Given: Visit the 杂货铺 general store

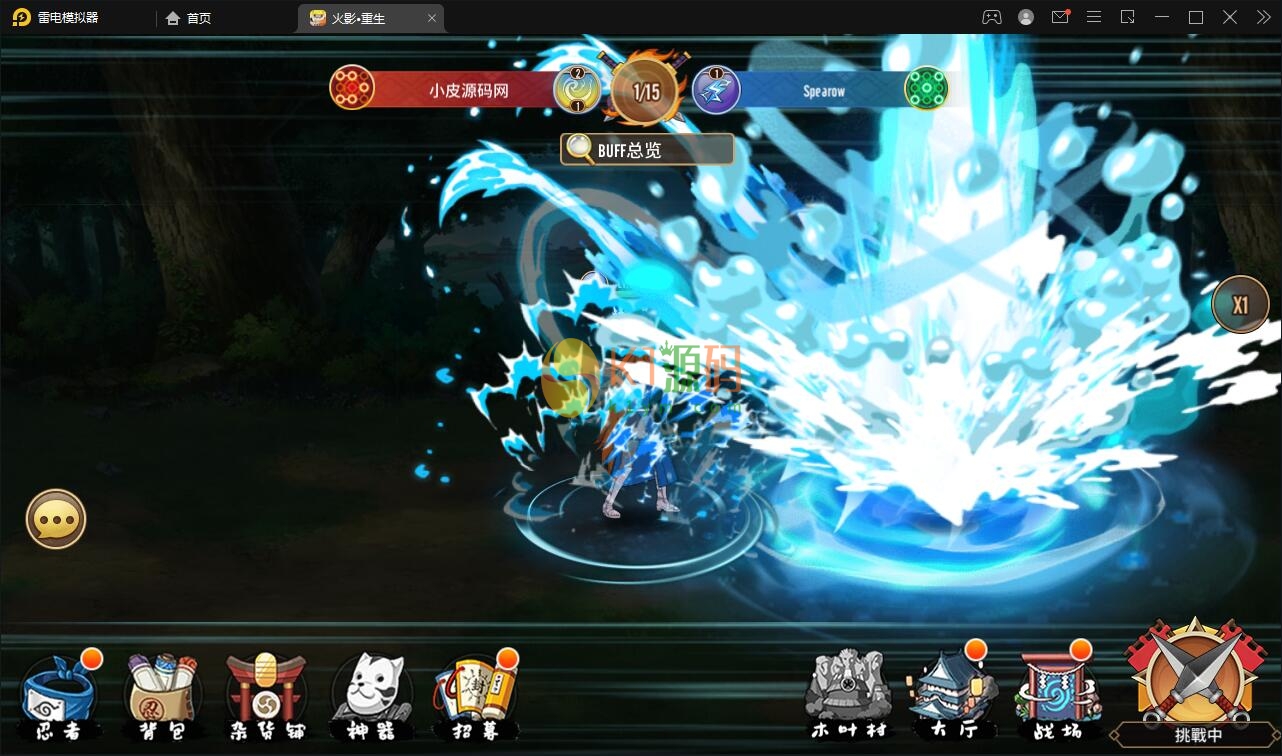Looking at the screenshot, I should [265, 695].
